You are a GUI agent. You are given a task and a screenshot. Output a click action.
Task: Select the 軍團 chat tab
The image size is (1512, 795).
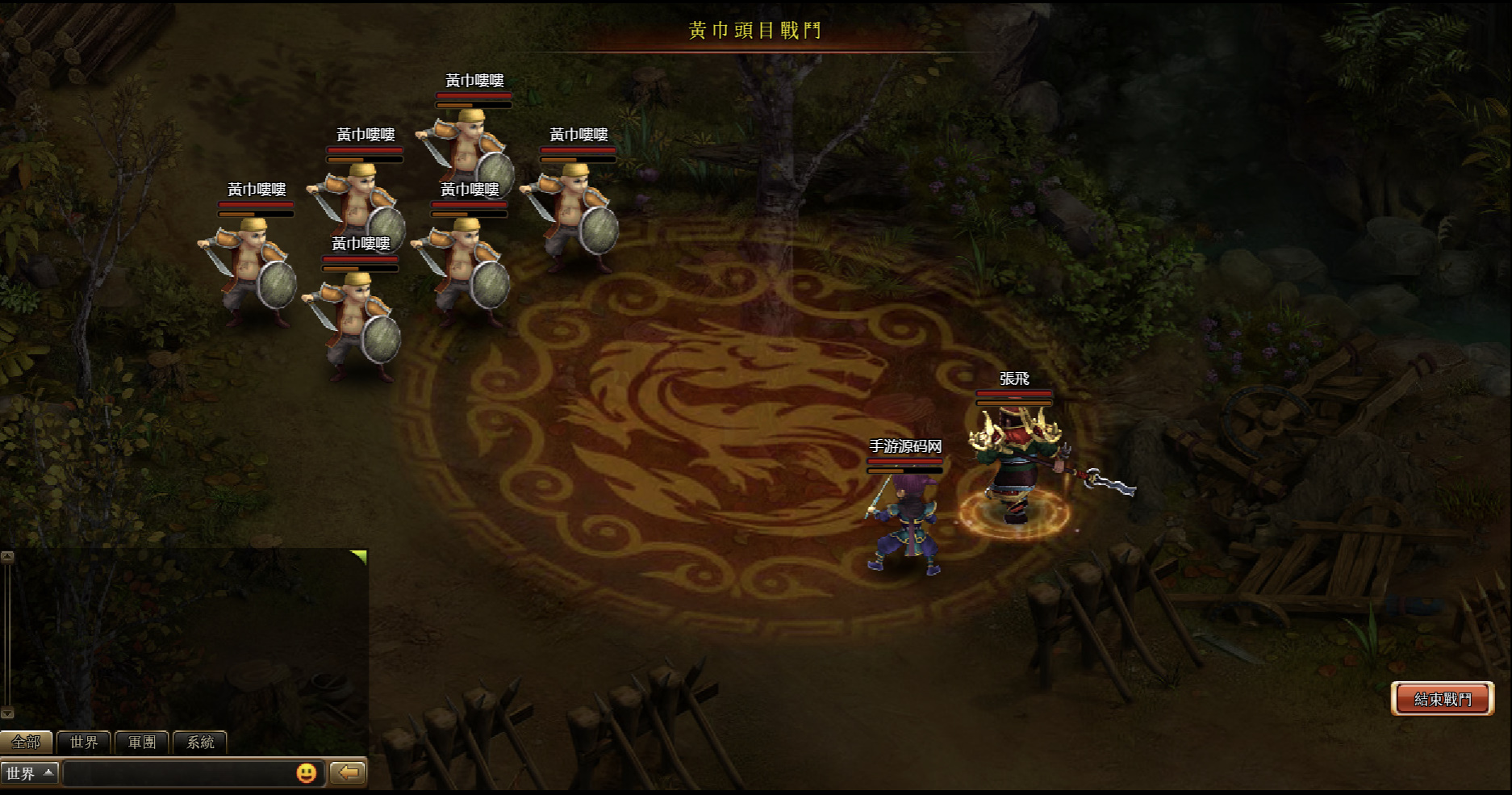142,742
